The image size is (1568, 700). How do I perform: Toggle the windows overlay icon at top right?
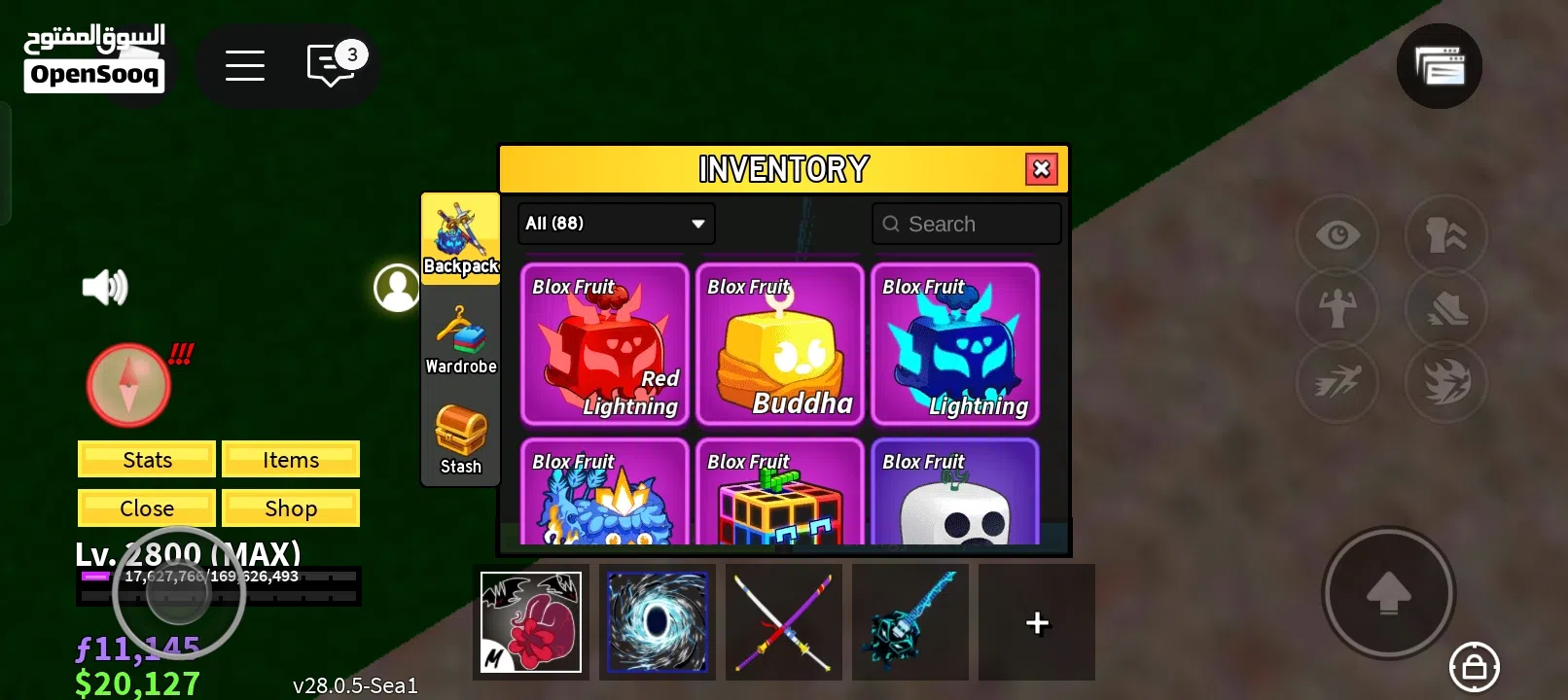tap(1440, 66)
